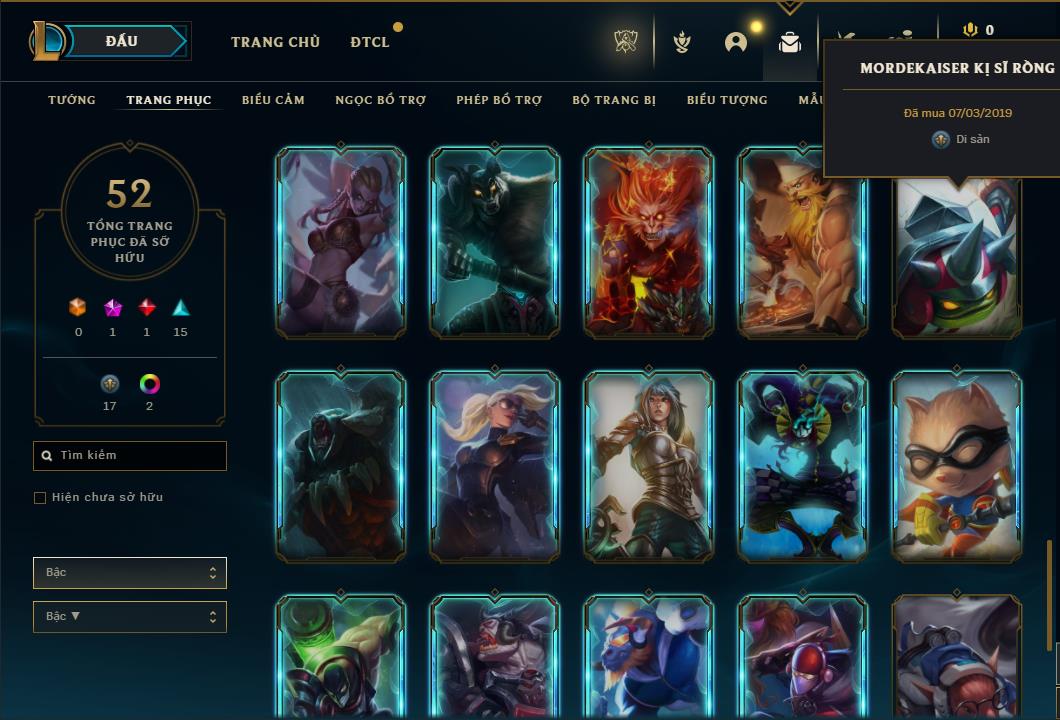Screen dimensions: 1060x720
Task: Select the TRANG PHỤC tab
Action: click(x=169, y=100)
